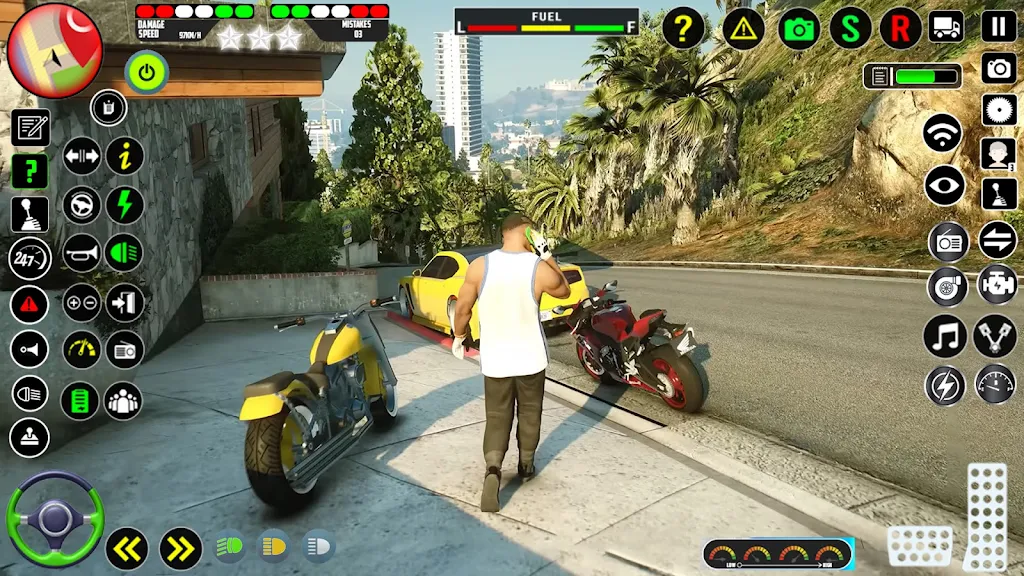Screen dimensions: 1024x576
Task: Activate the left turn signal arrows
Action: (127, 548)
